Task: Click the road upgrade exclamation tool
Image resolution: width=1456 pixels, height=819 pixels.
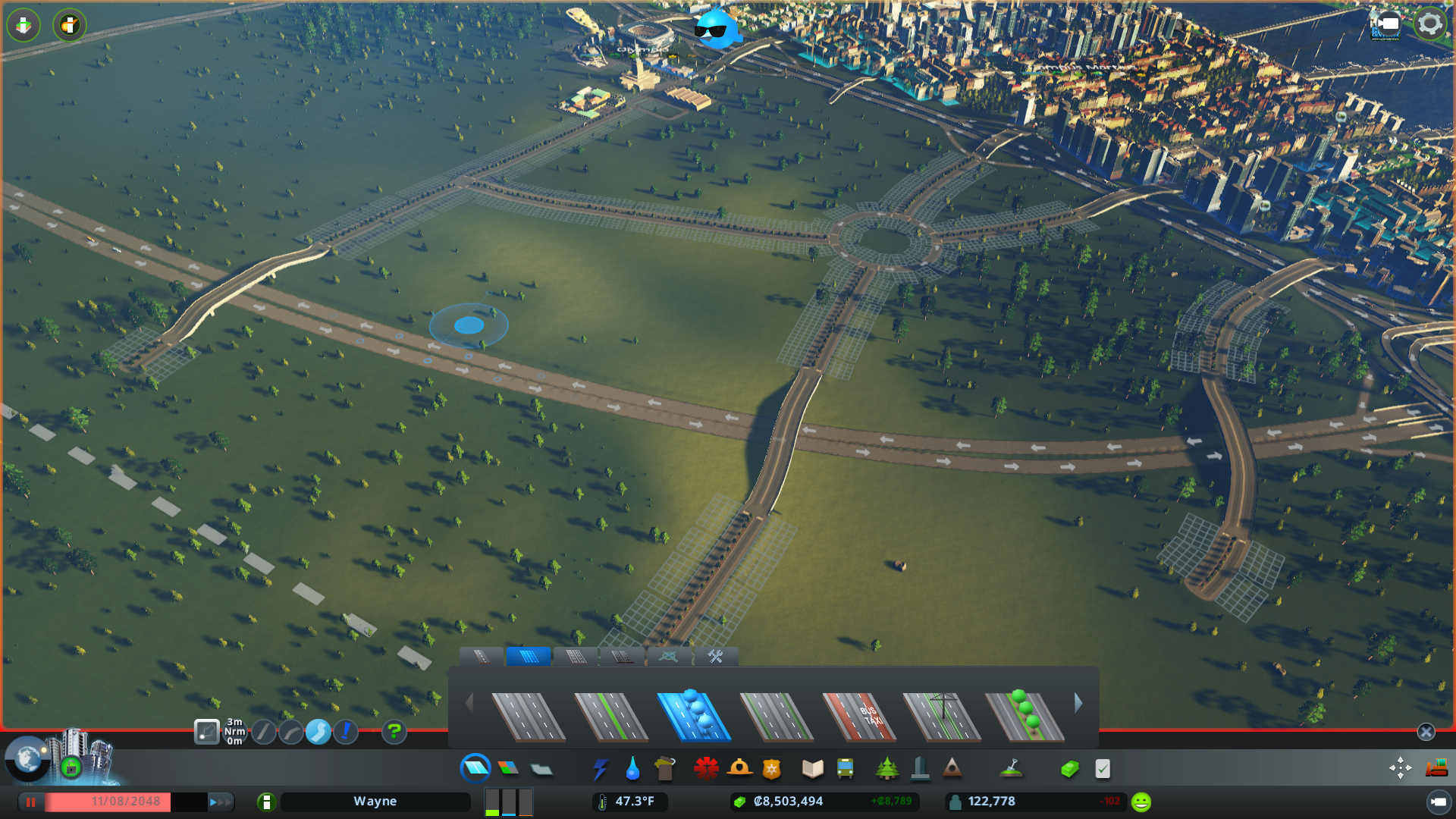Action: 346,732
